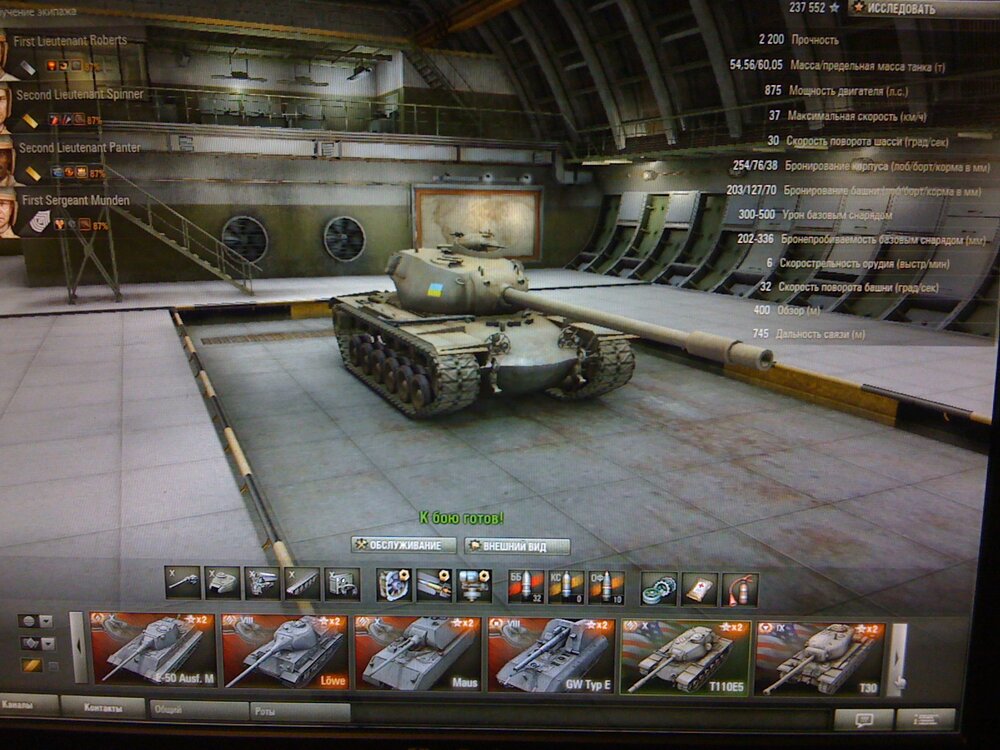Open the Каналы chat channels tab
This screenshot has width=1000, height=750.
[27, 706]
